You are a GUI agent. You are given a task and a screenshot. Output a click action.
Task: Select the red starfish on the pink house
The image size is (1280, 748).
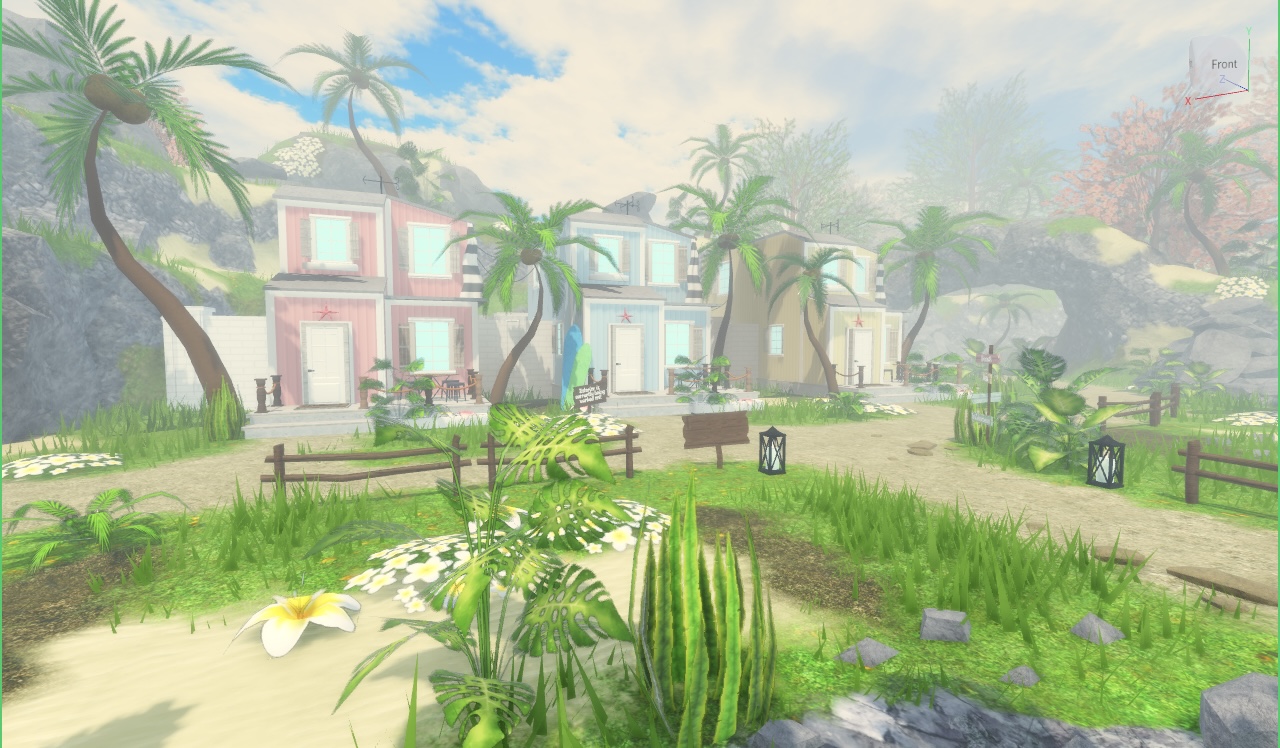(326, 312)
